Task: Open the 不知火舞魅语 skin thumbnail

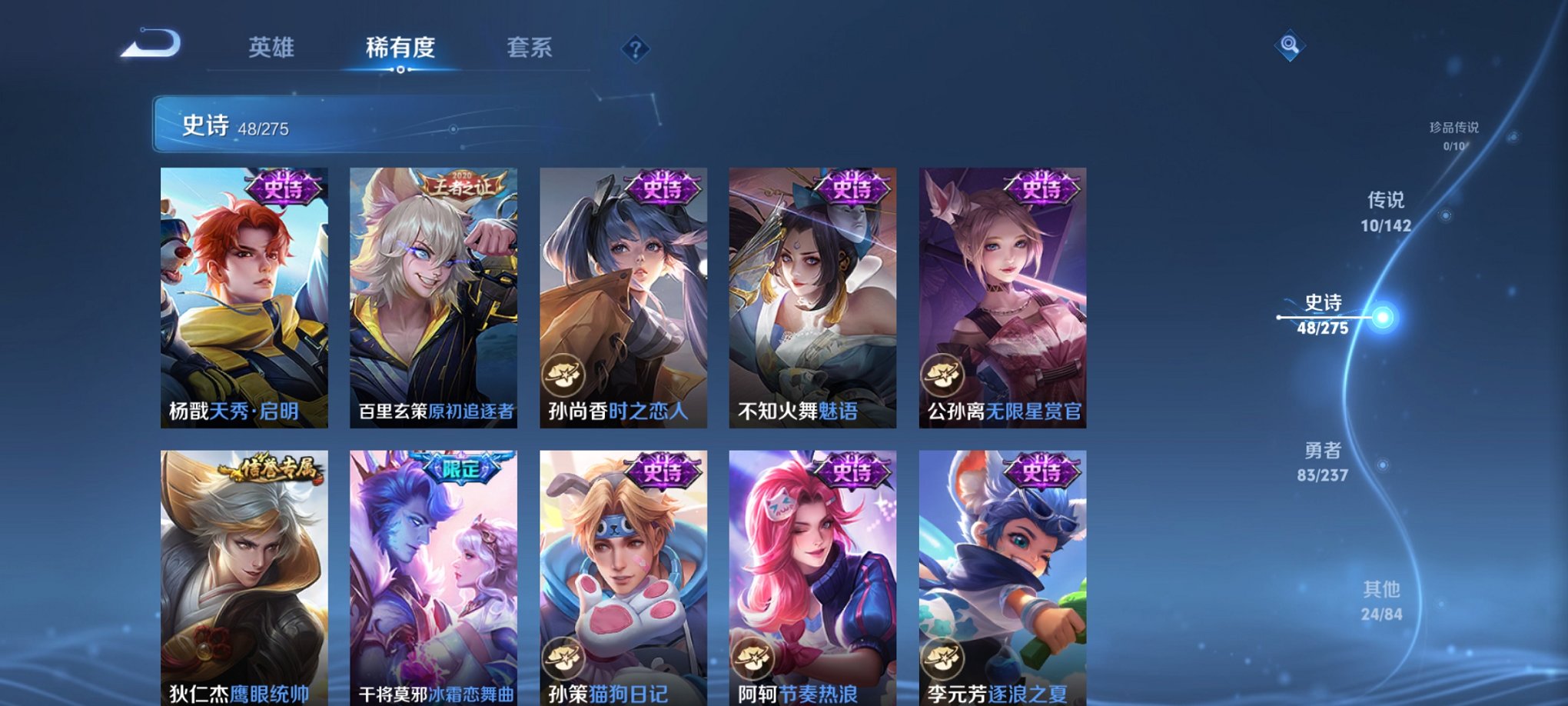Action: (x=812, y=292)
